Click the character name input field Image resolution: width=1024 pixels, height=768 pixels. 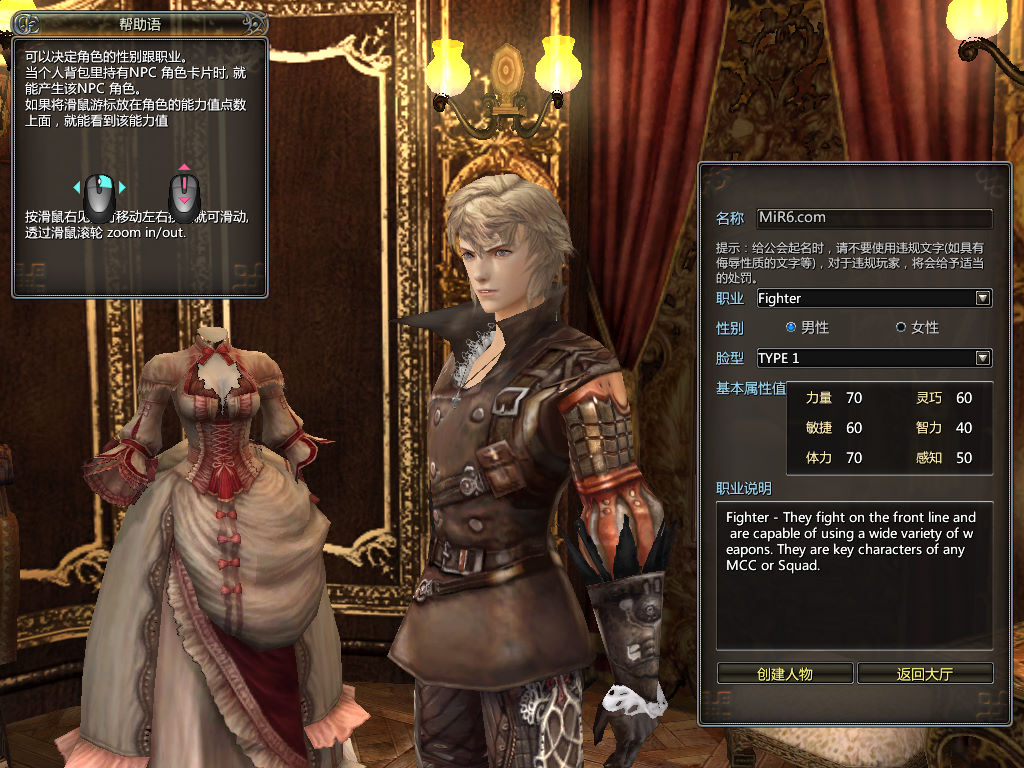873,218
